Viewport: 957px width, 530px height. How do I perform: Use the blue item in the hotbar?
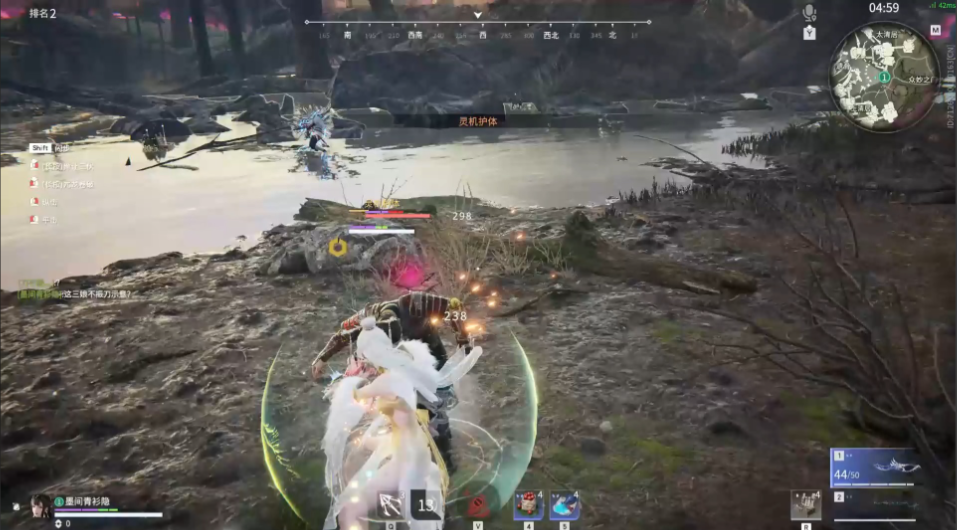coord(564,505)
